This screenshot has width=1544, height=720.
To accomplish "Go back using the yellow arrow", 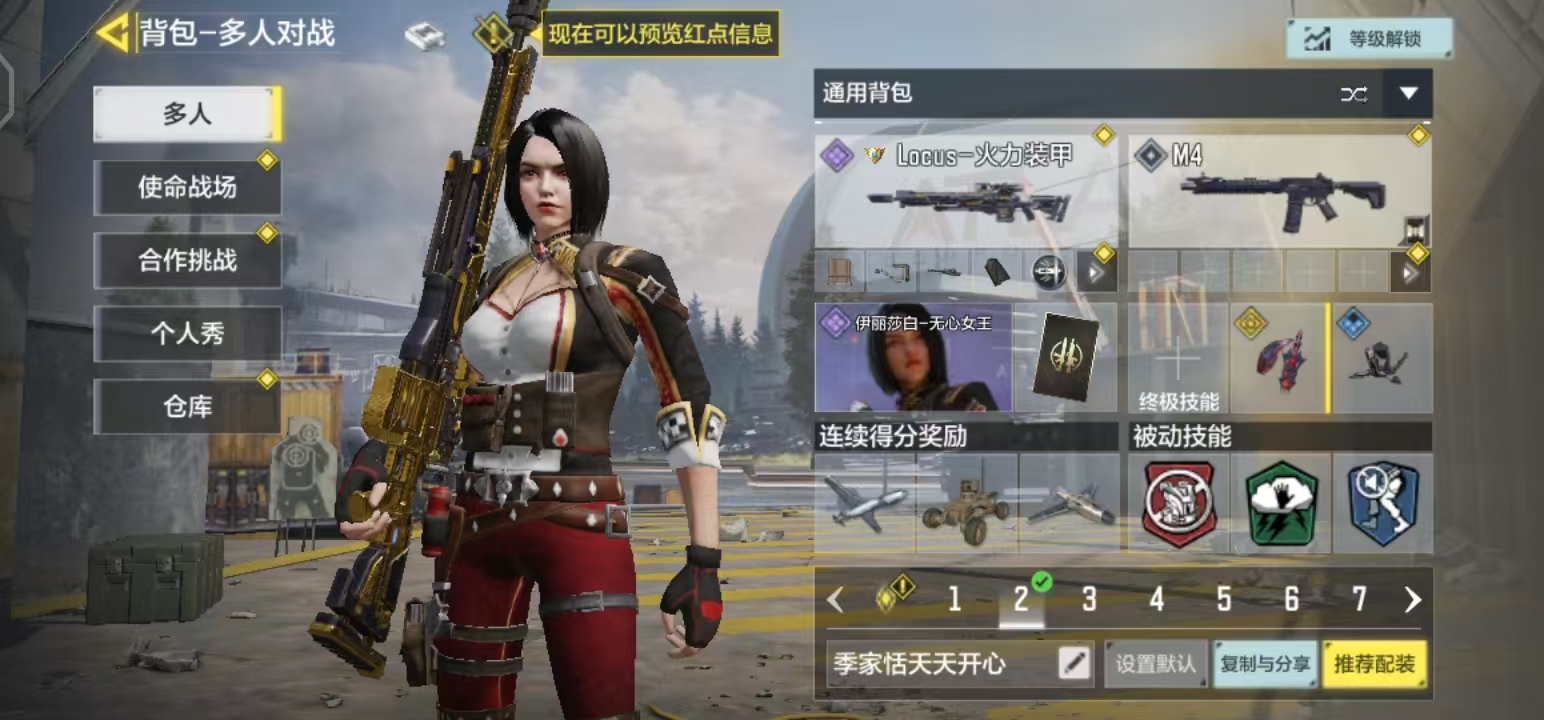I will point(112,33).
